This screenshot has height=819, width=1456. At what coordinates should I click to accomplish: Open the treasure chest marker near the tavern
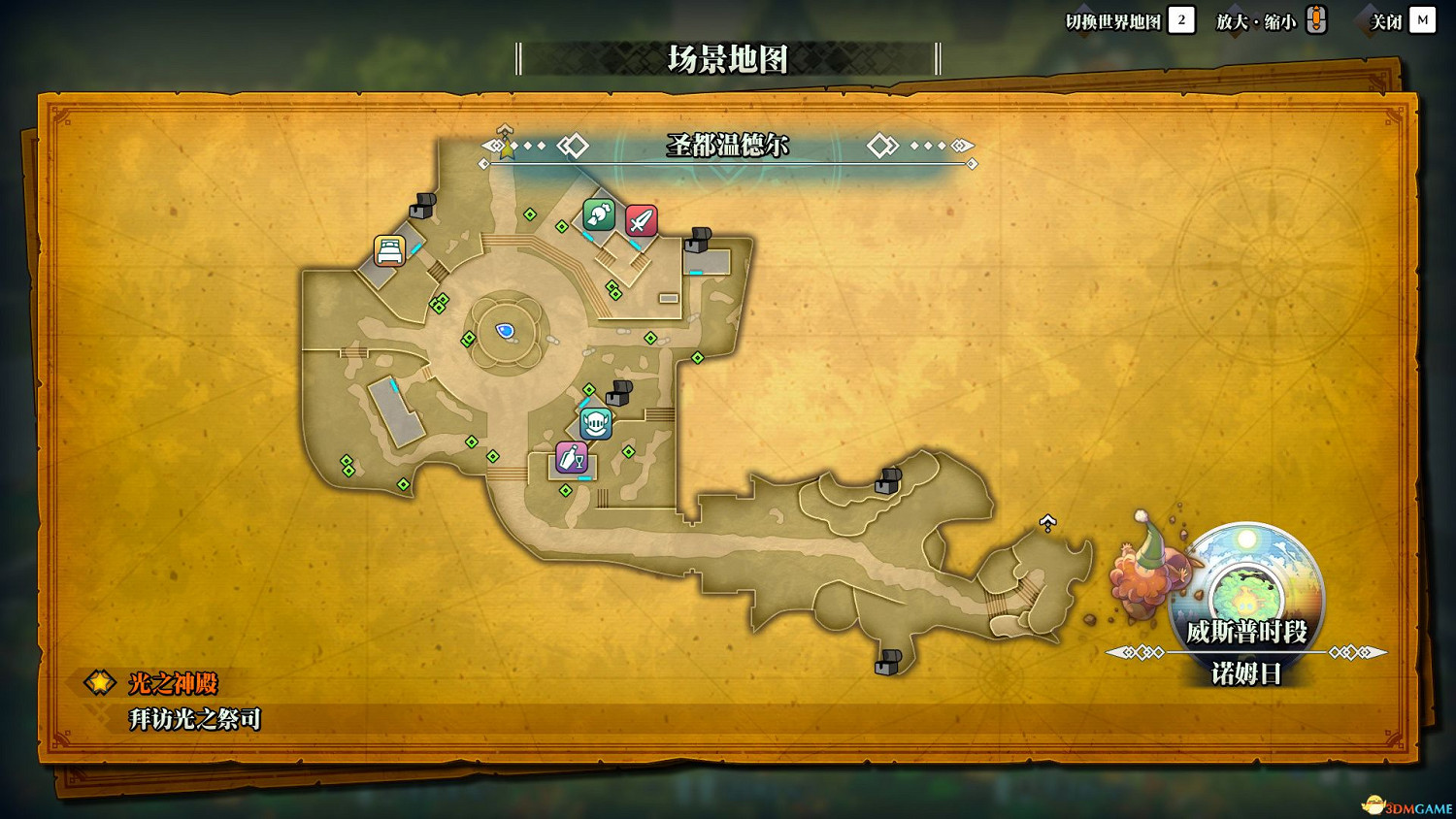coord(618,393)
